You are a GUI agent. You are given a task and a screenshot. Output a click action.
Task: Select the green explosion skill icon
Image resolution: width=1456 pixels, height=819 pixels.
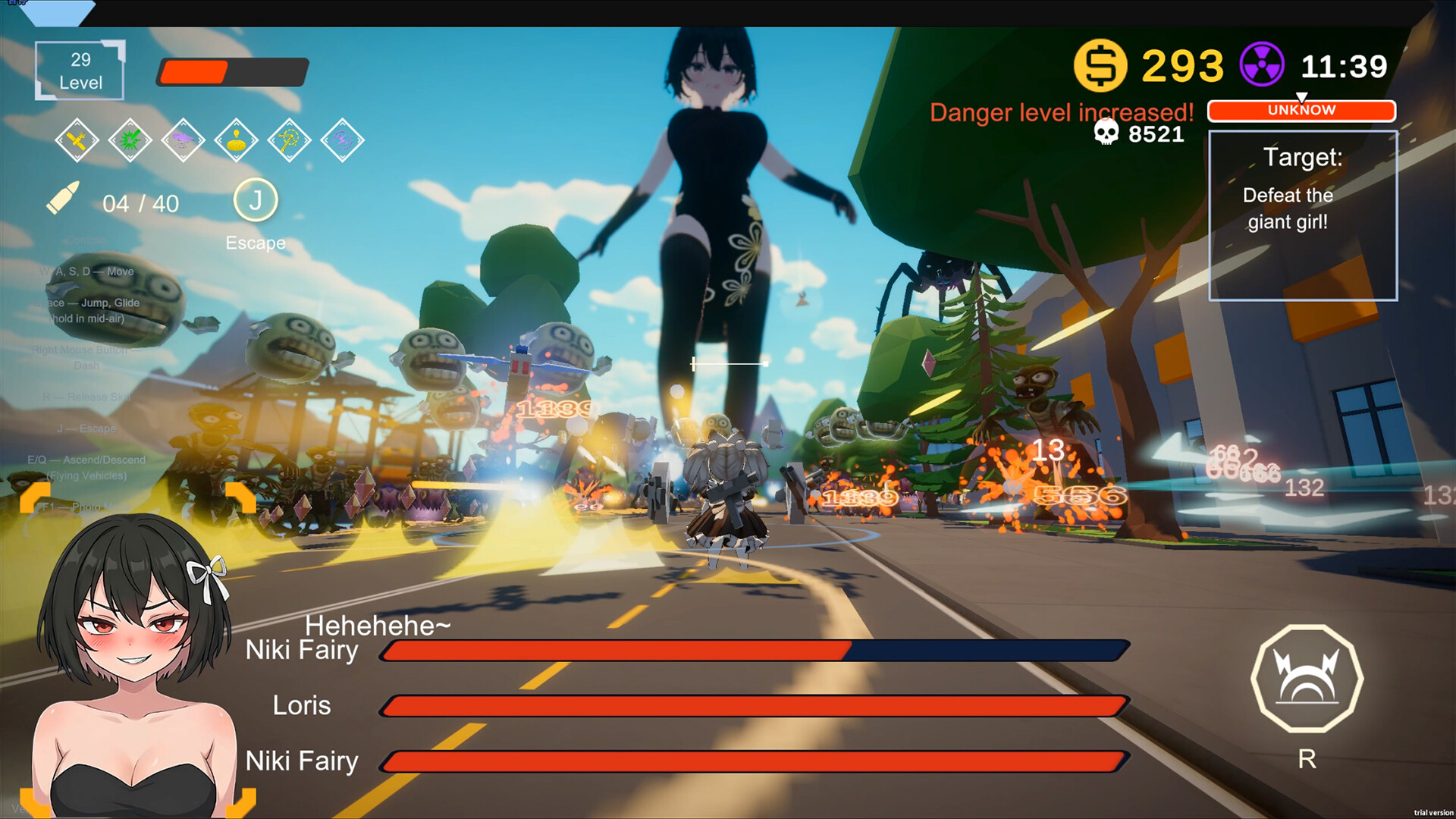tap(132, 141)
